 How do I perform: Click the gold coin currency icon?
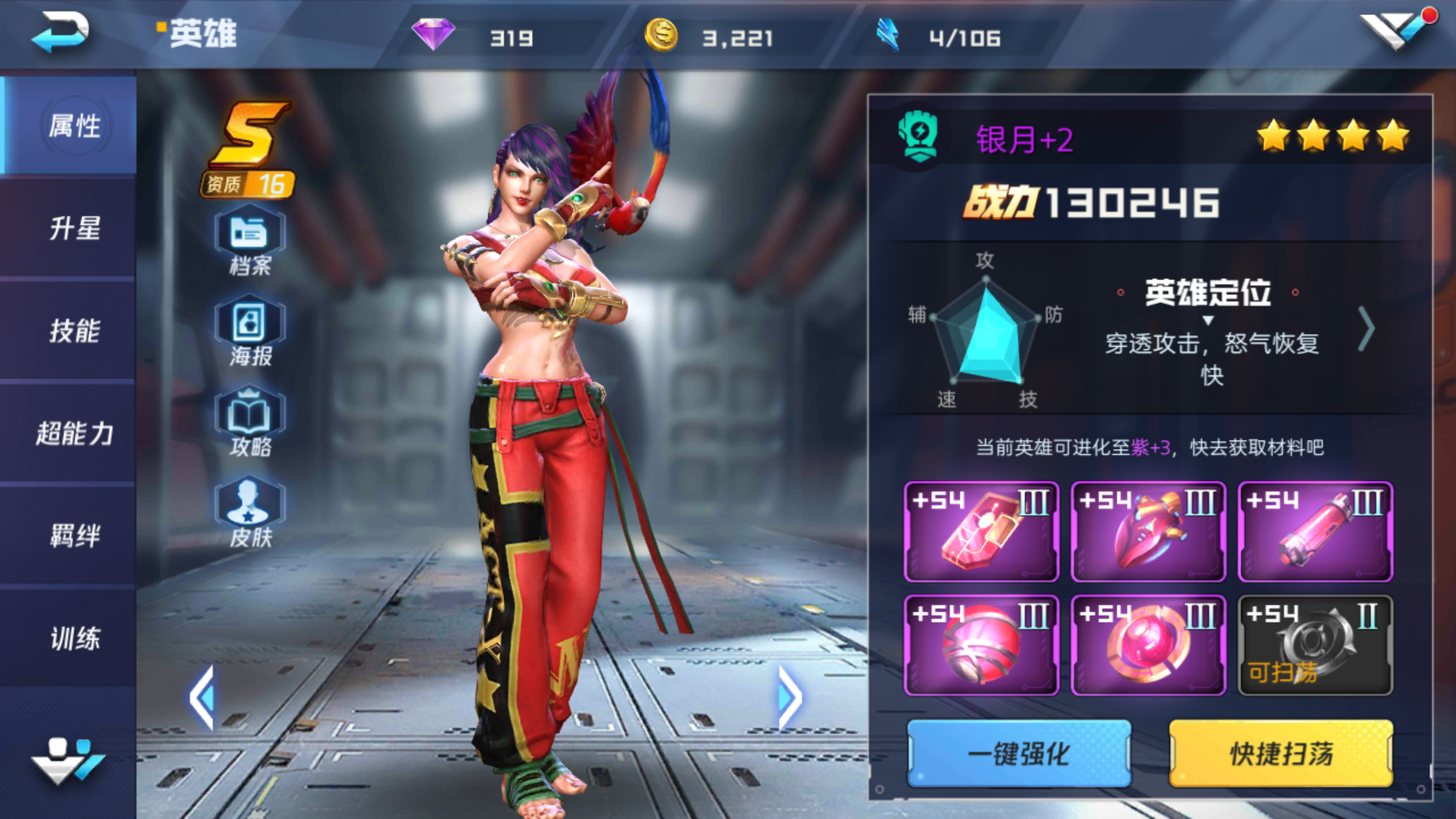[x=662, y=34]
